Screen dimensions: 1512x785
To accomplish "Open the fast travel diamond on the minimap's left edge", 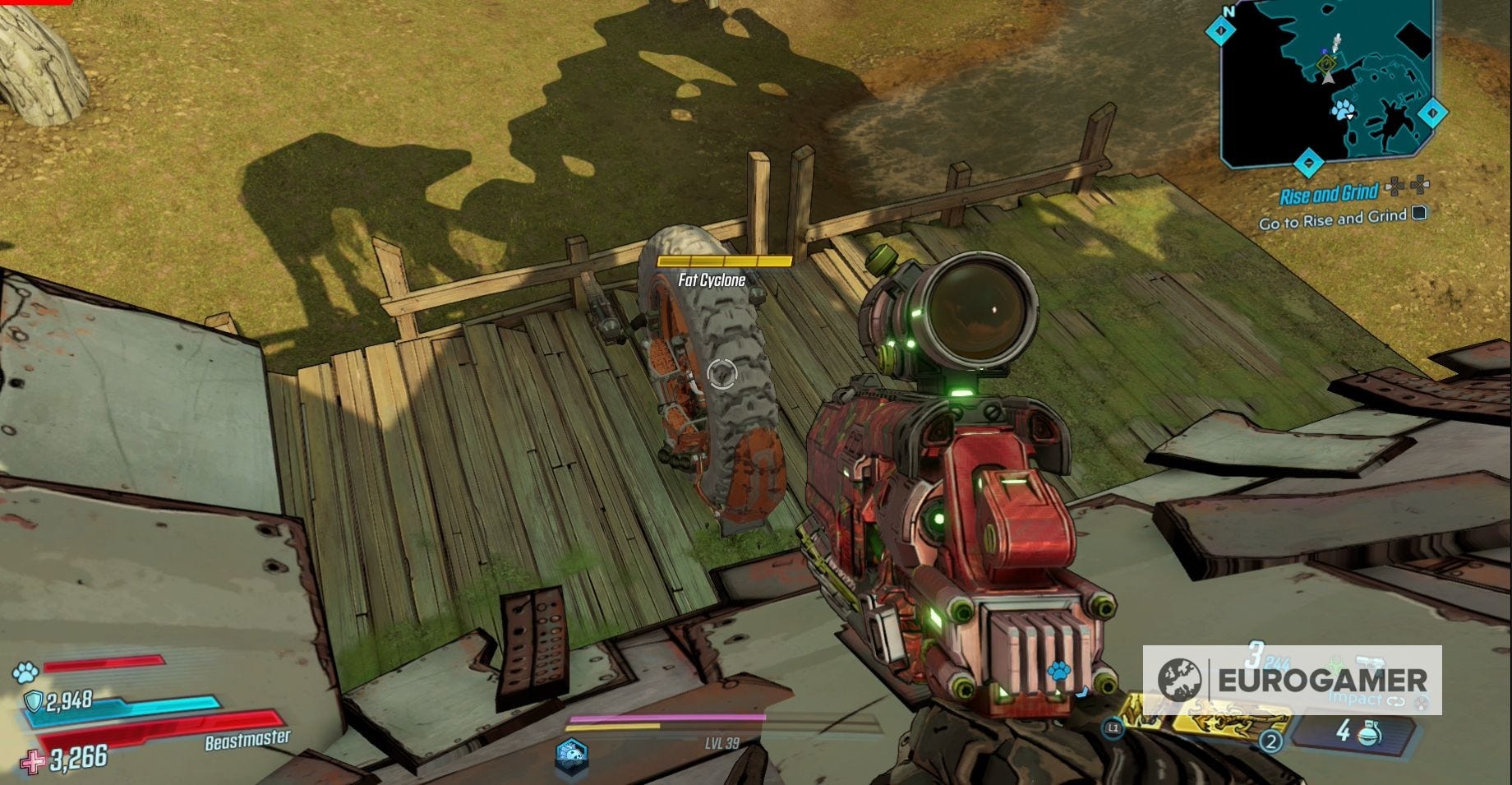I will (1220, 32).
